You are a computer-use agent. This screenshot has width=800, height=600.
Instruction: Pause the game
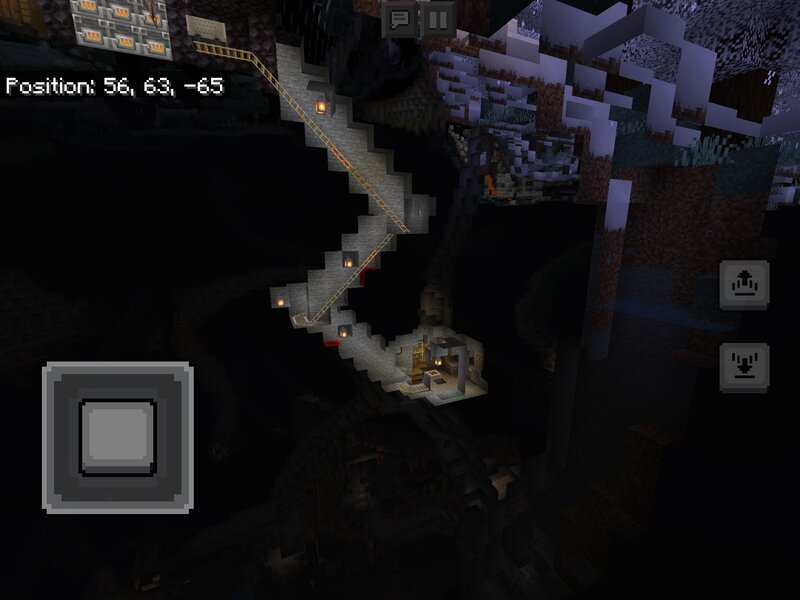437,19
